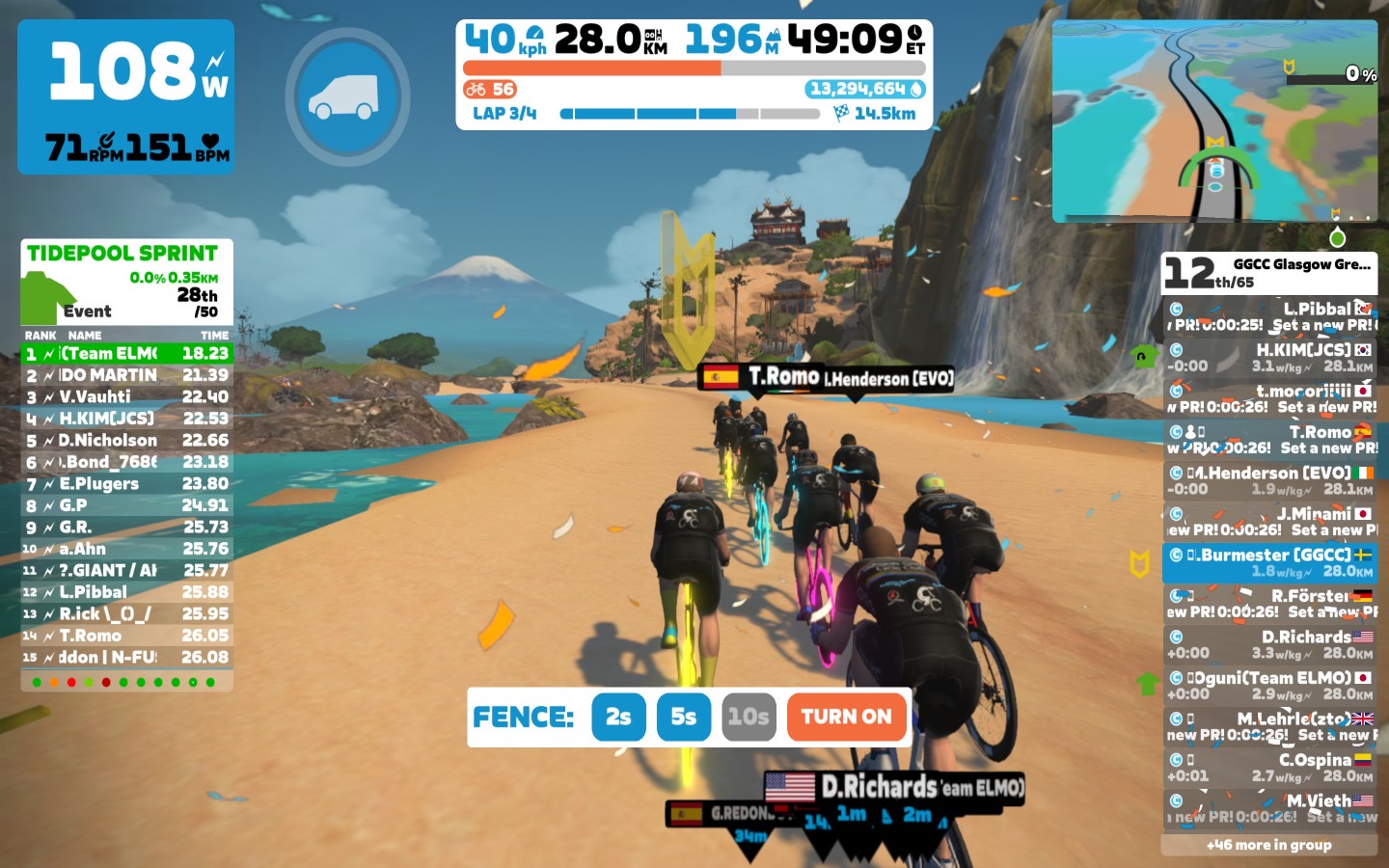Select D.Nicholson in the sprint leaderboard

pos(127,440)
